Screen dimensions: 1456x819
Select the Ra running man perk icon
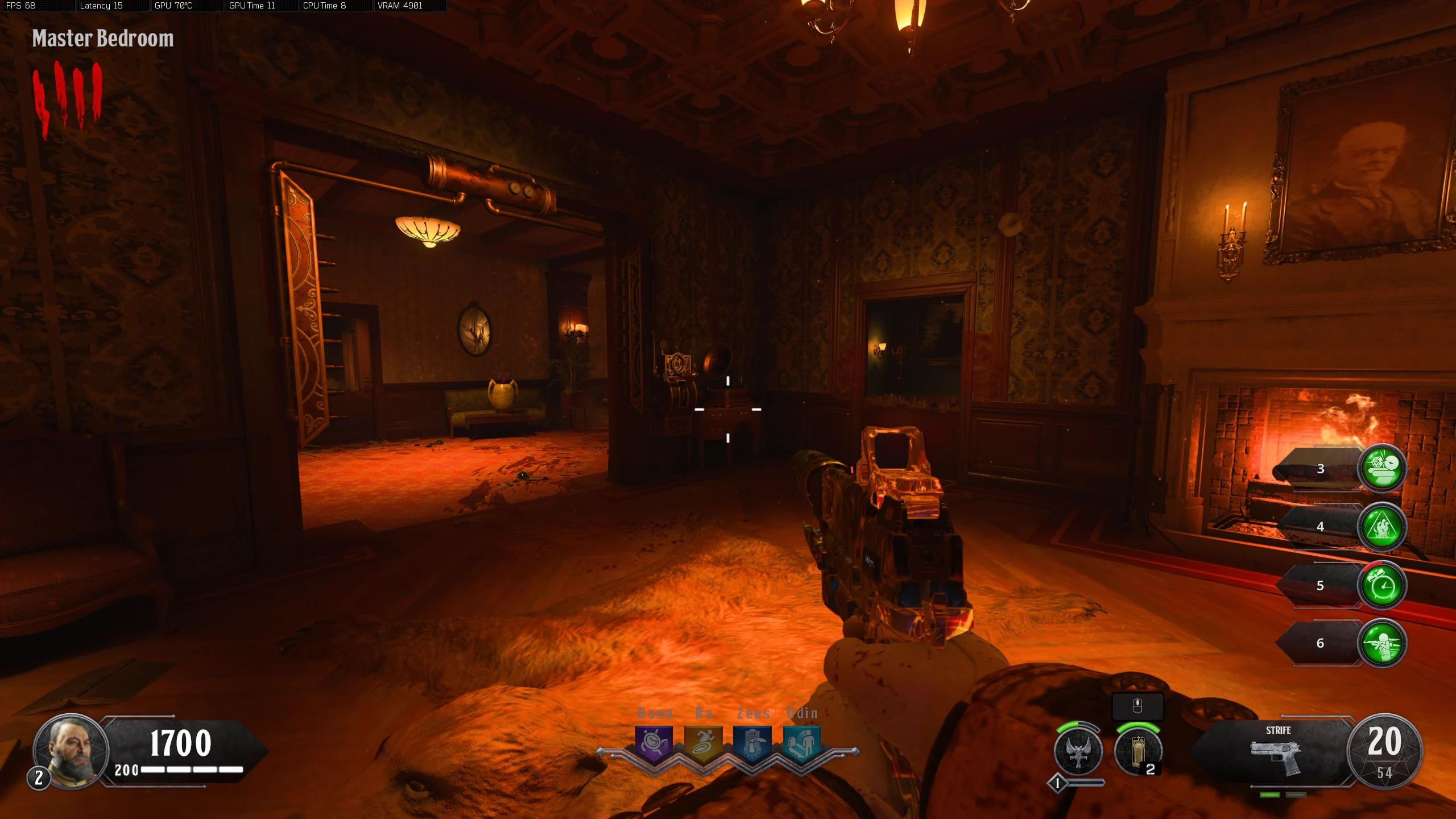pyautogui.click(x=704, y=743)
